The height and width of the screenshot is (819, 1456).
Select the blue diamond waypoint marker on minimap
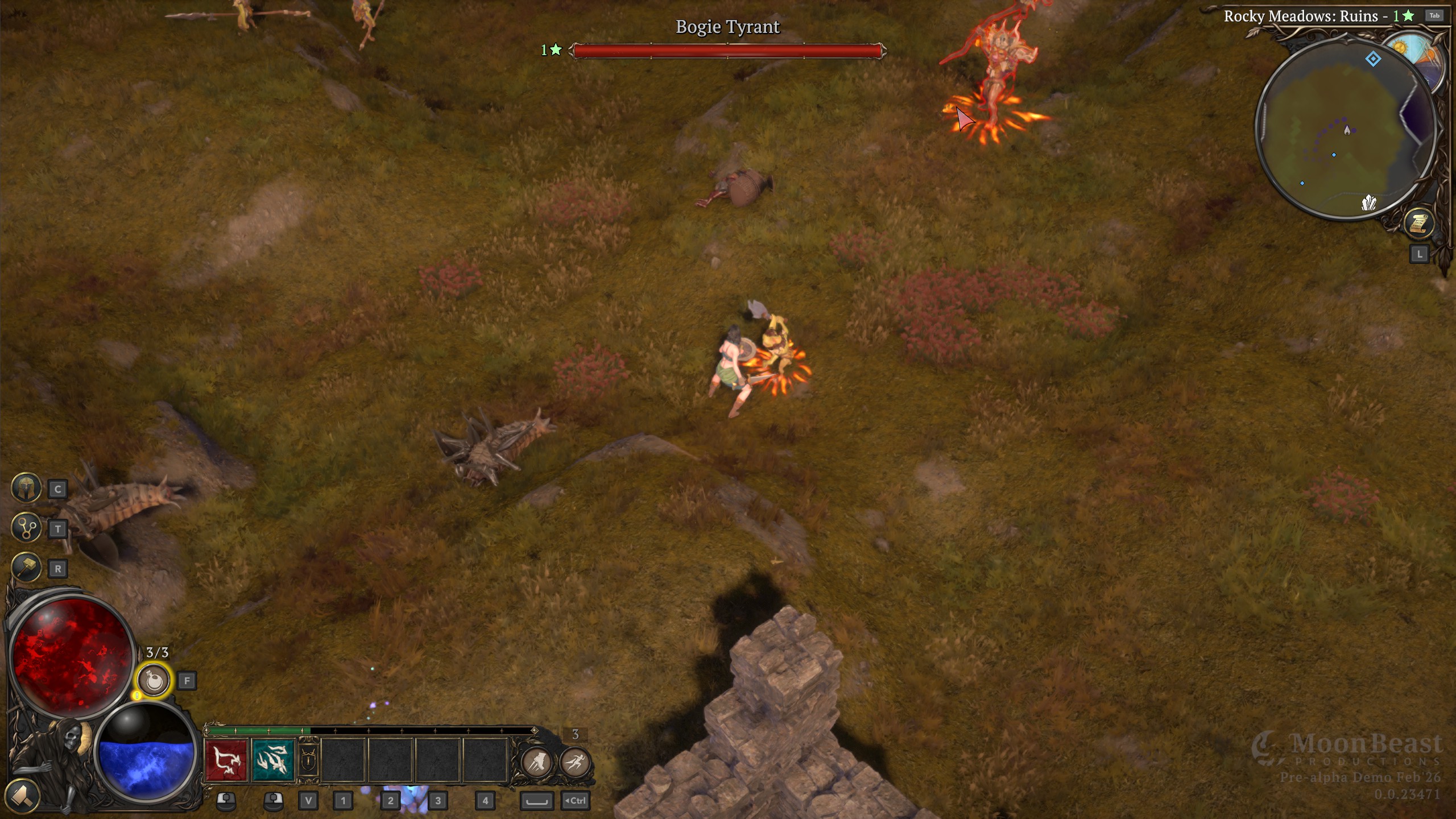(1373, 59)
